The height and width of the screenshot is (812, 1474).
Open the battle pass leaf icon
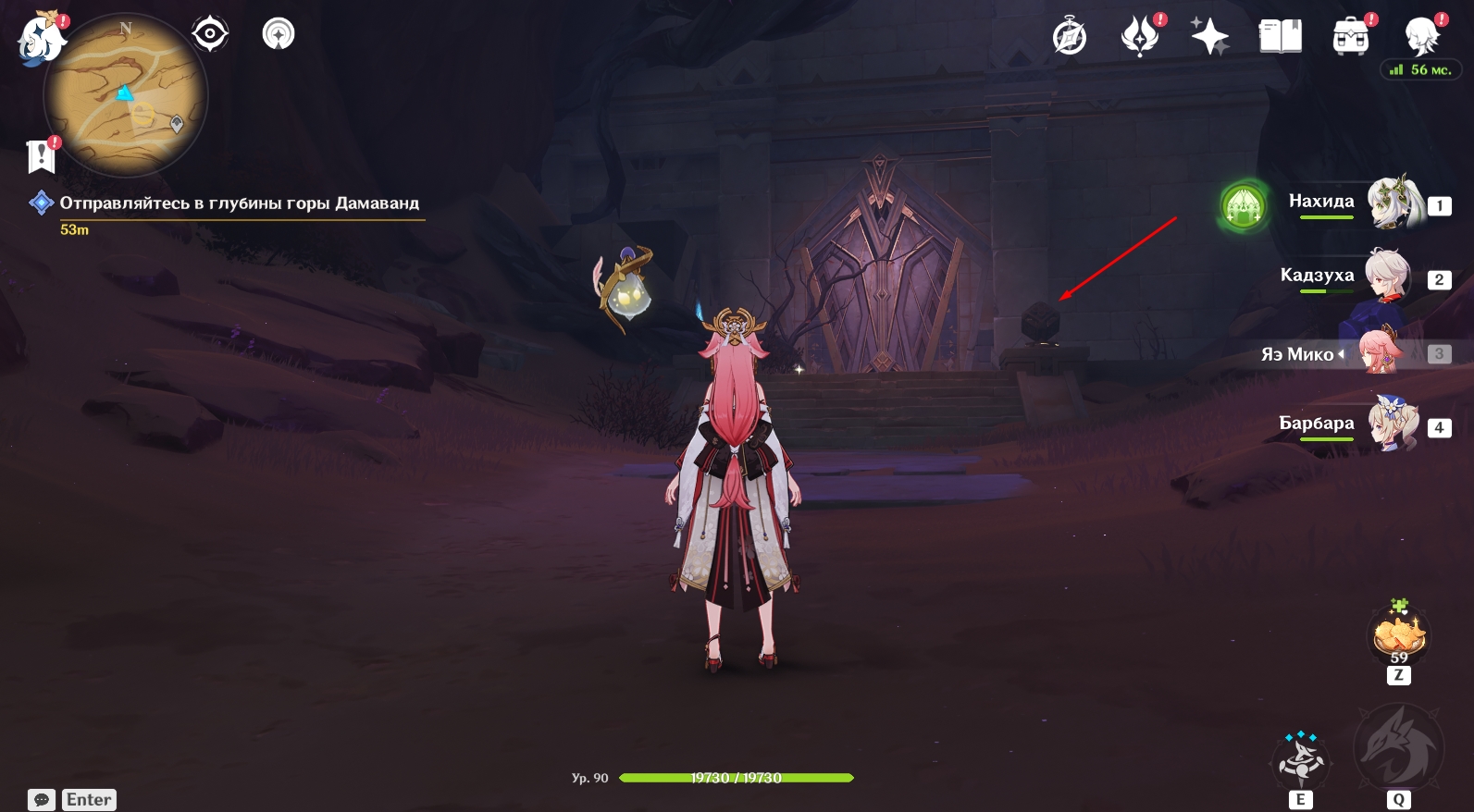pyautogui.click(x=1140, y=37)
